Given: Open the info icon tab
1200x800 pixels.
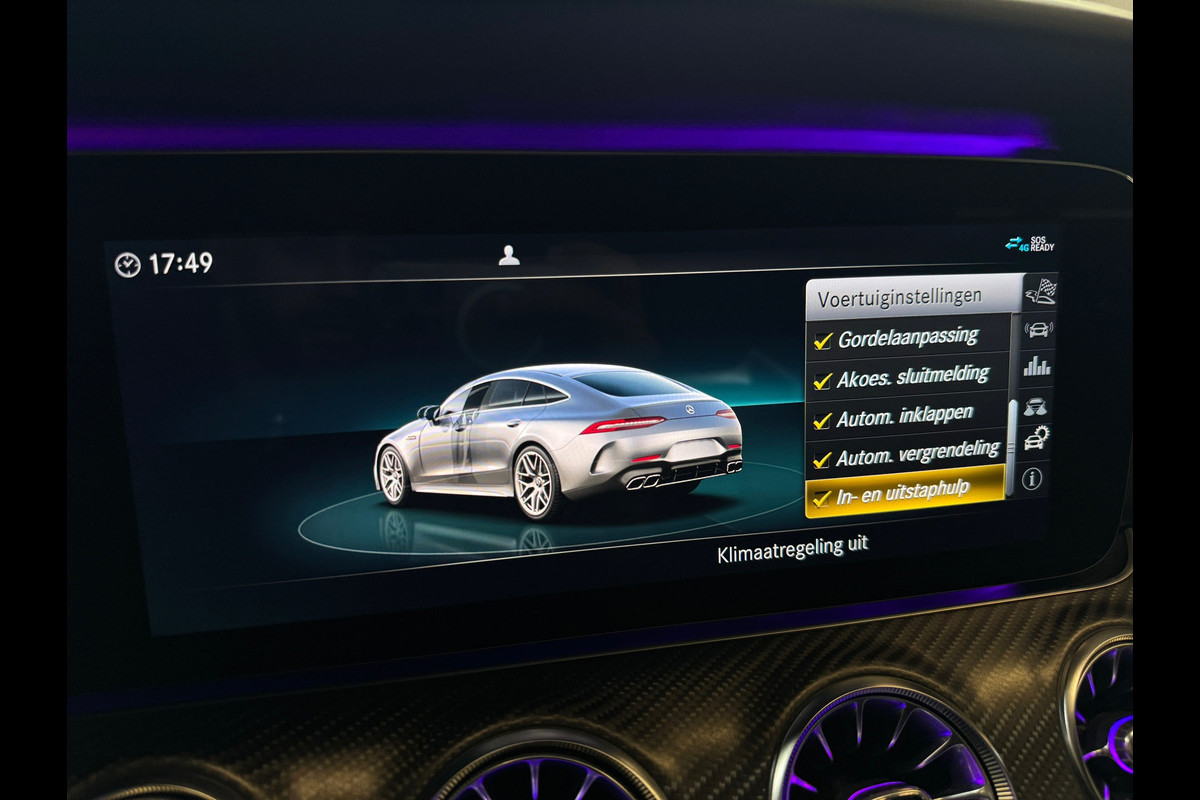Looking at the screenshot, I should (1032, 478).
